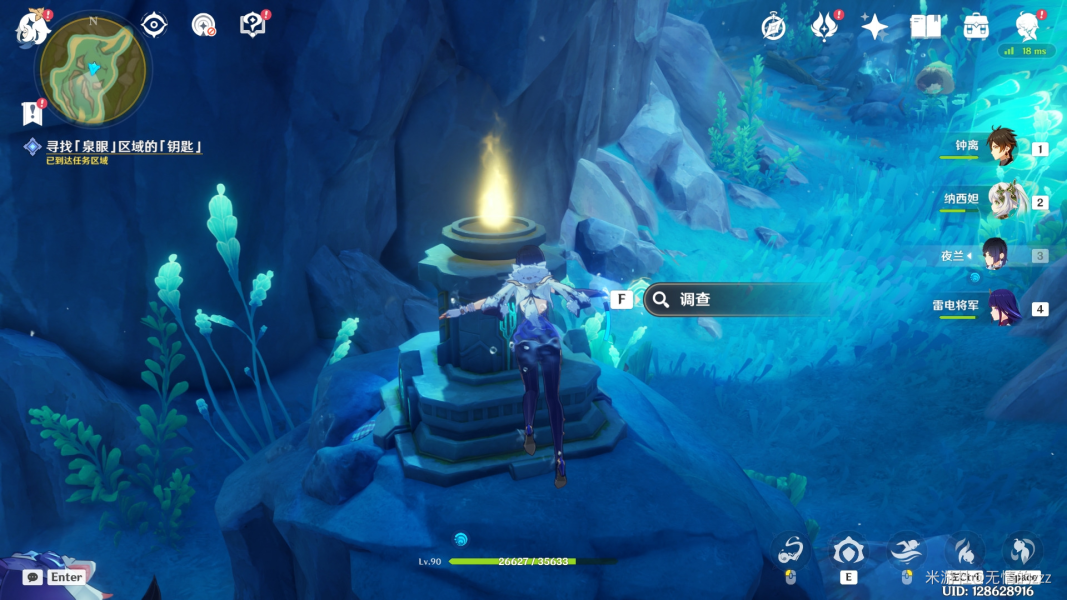Image resolution: width=1067 pixels, height=600 pixels.
Task: Activate the serpent-shaped attack skill icon
Action: pyautogui.click(x=790, y=551)
